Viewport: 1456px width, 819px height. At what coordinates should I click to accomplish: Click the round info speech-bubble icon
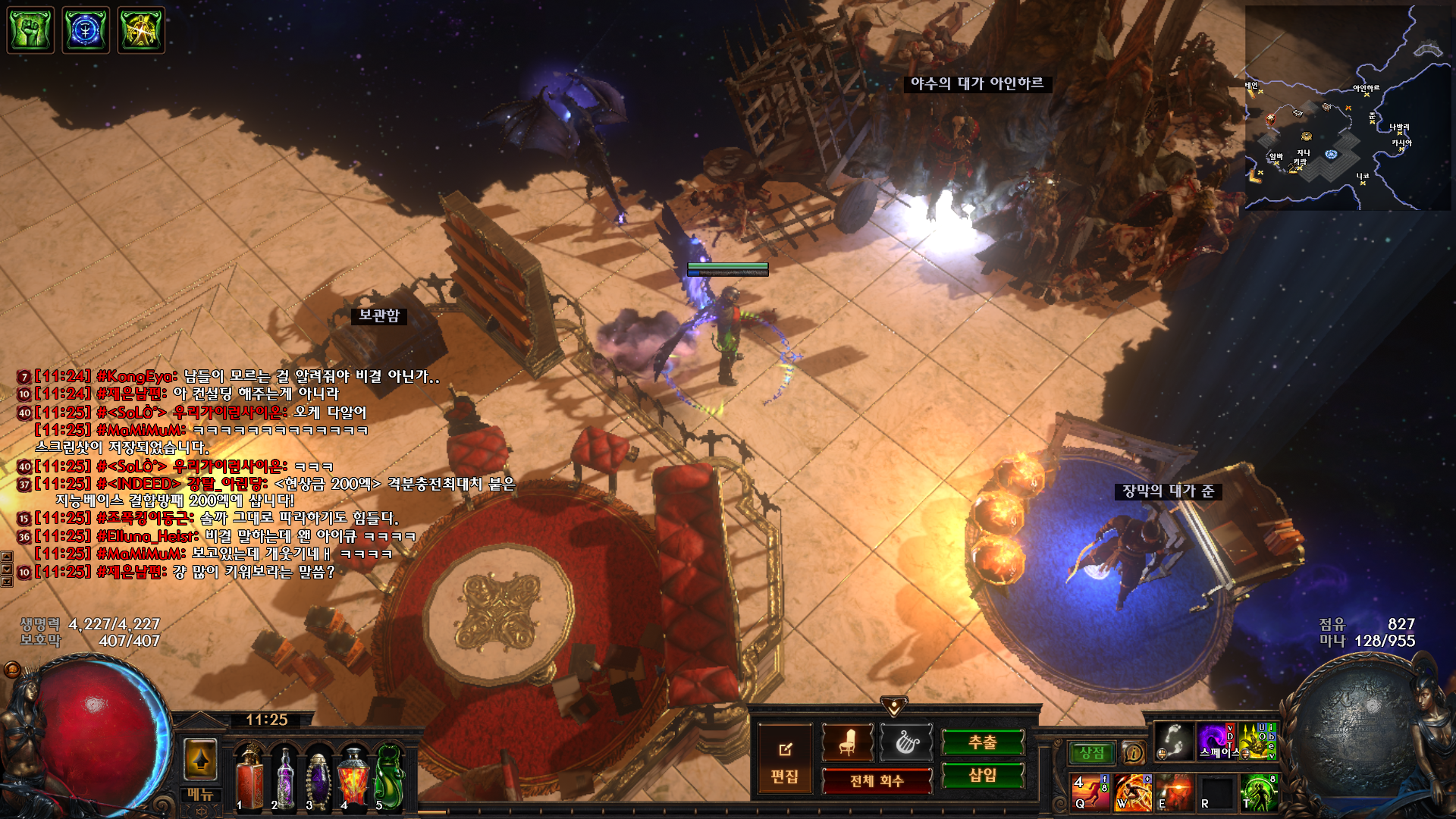coord(1133,753)
